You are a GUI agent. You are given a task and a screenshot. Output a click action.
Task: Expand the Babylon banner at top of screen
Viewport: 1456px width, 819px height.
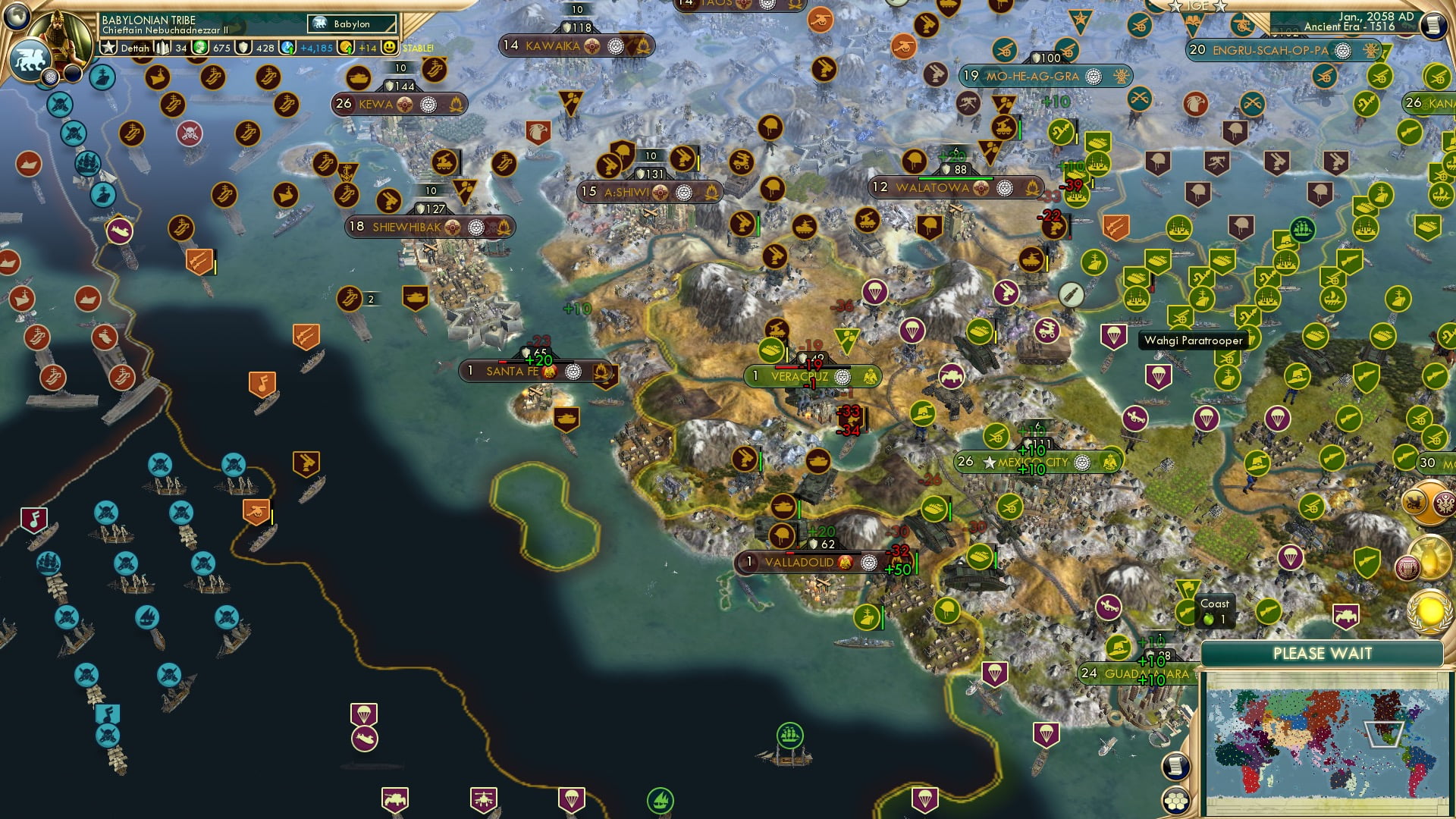350,24
